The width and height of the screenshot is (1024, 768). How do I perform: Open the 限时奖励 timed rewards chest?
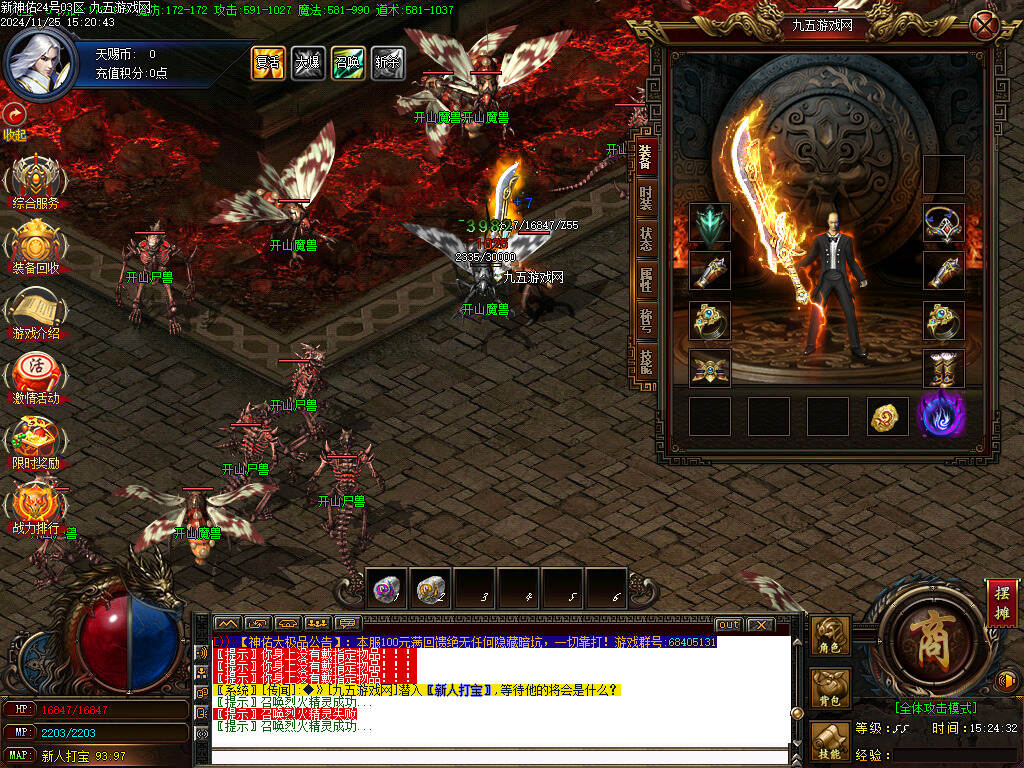click(36, 441)
